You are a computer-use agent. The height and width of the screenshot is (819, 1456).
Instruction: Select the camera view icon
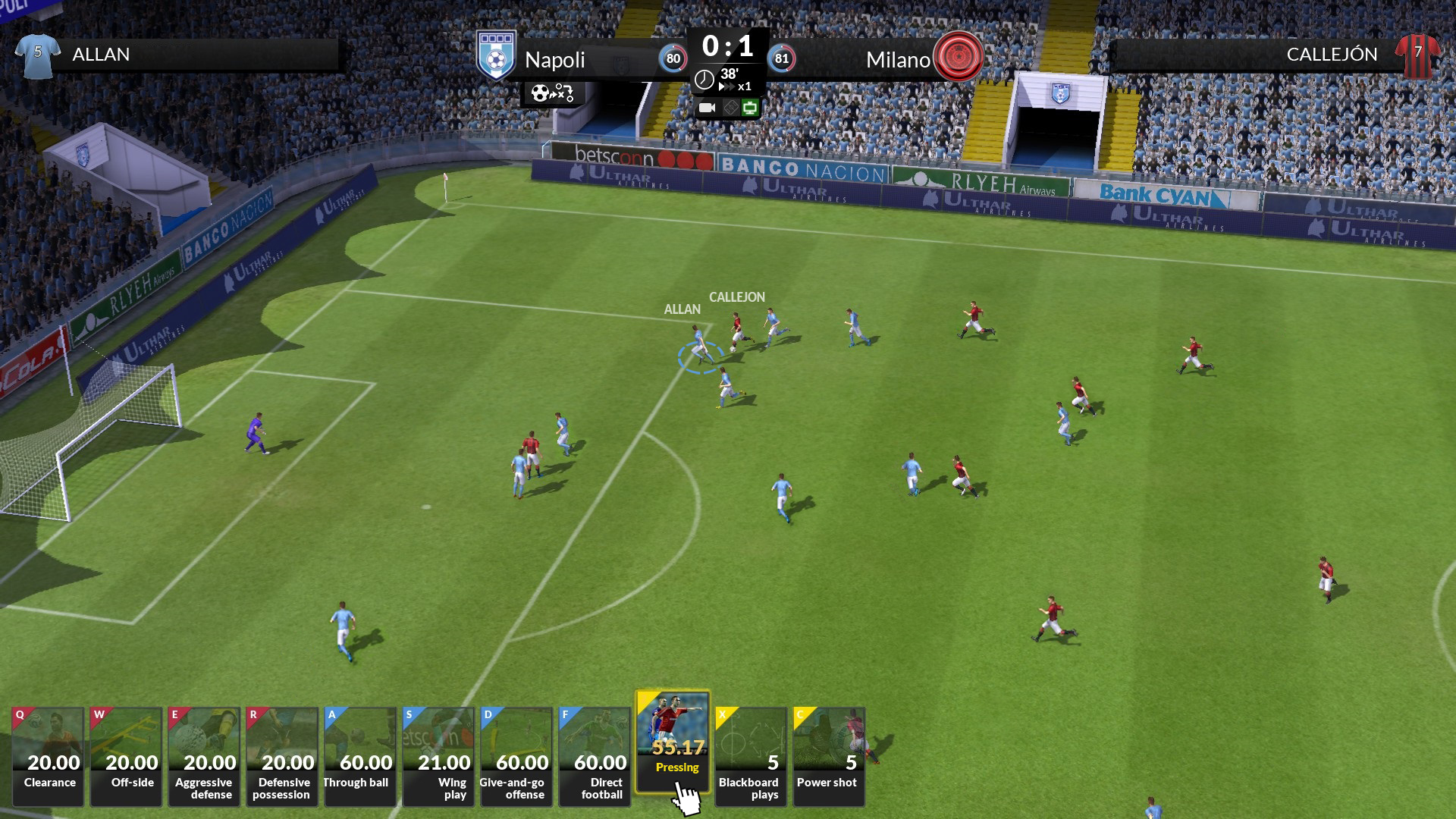click(706, 108)
